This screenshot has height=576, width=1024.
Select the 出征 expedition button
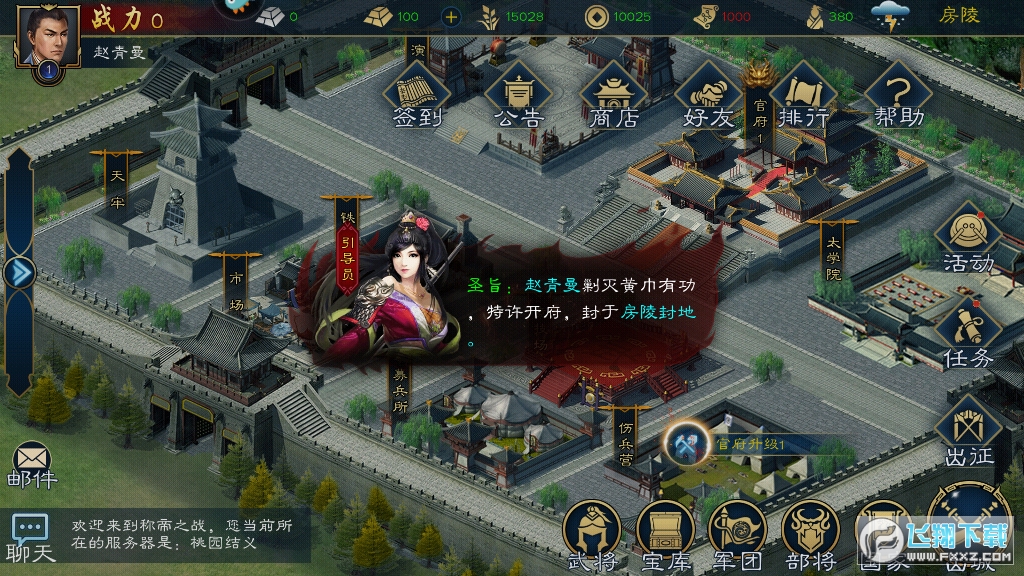968,432
